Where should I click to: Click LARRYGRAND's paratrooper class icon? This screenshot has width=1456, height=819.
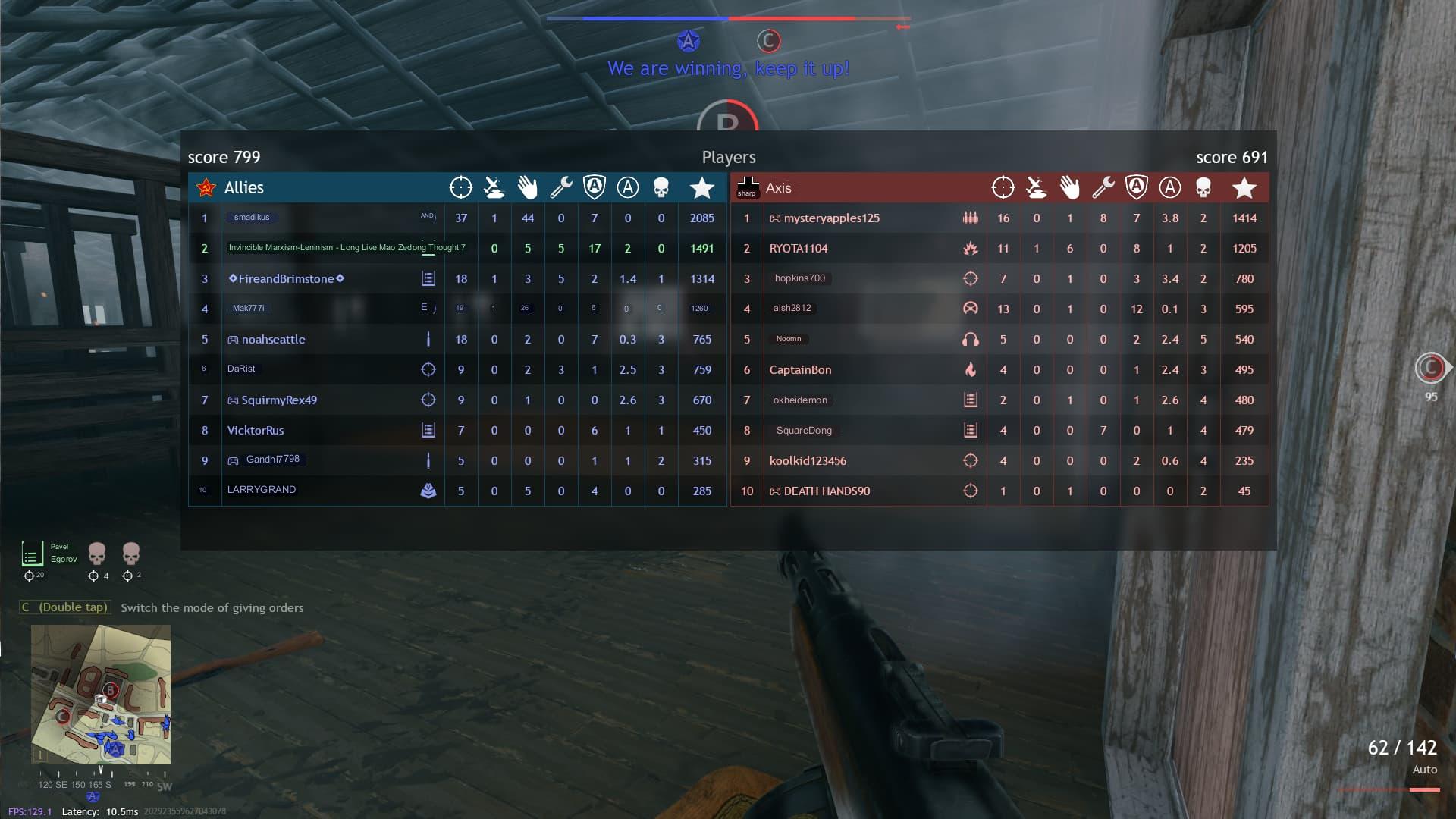430,490
